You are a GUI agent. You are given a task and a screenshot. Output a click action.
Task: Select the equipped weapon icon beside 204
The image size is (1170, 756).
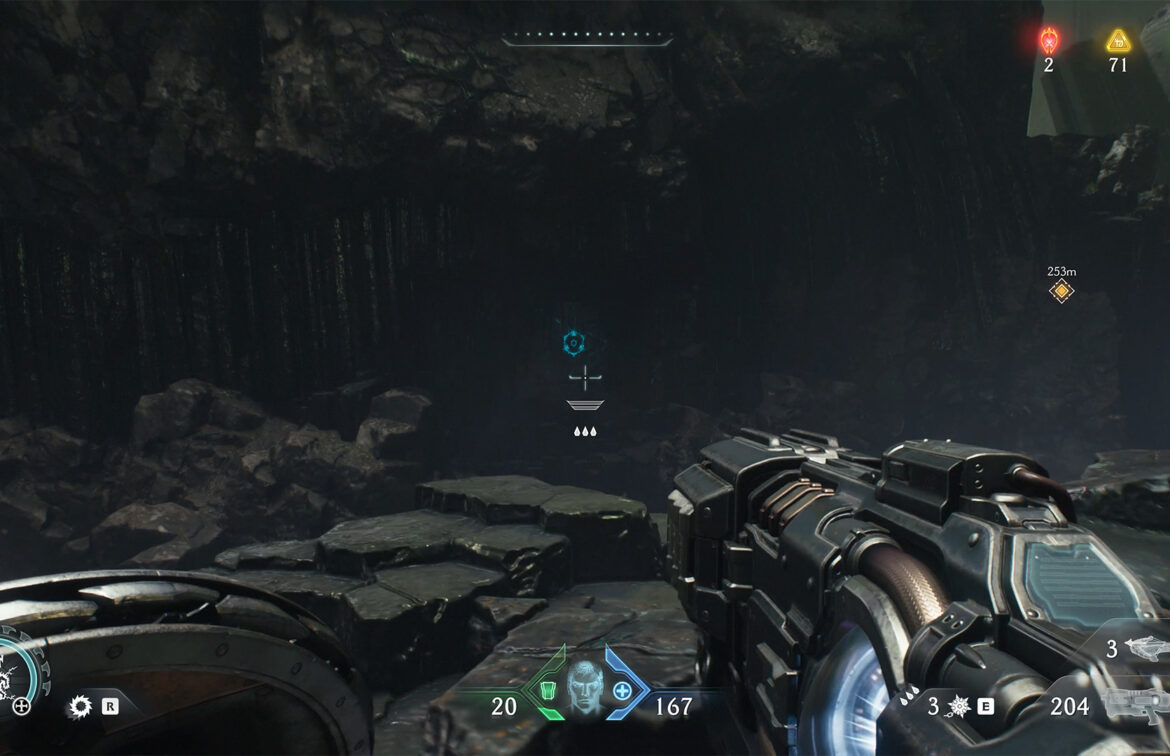click(1139, 704)
